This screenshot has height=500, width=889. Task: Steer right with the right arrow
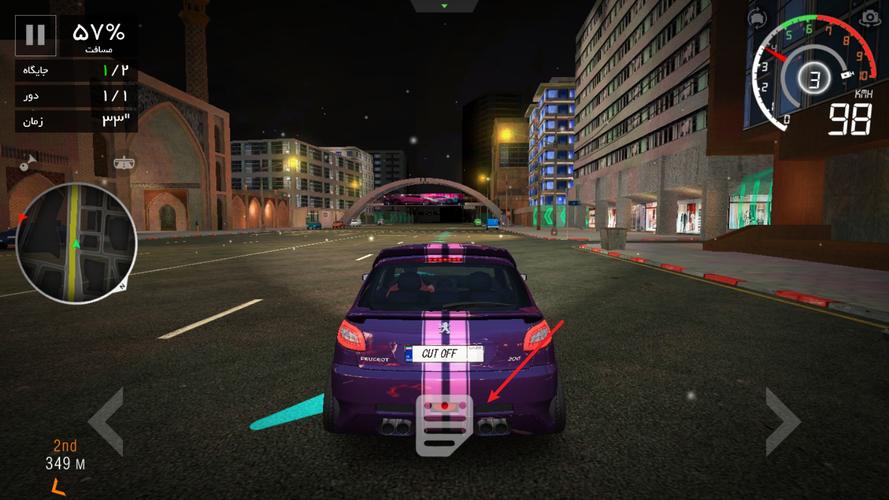[x=783, y=421]
